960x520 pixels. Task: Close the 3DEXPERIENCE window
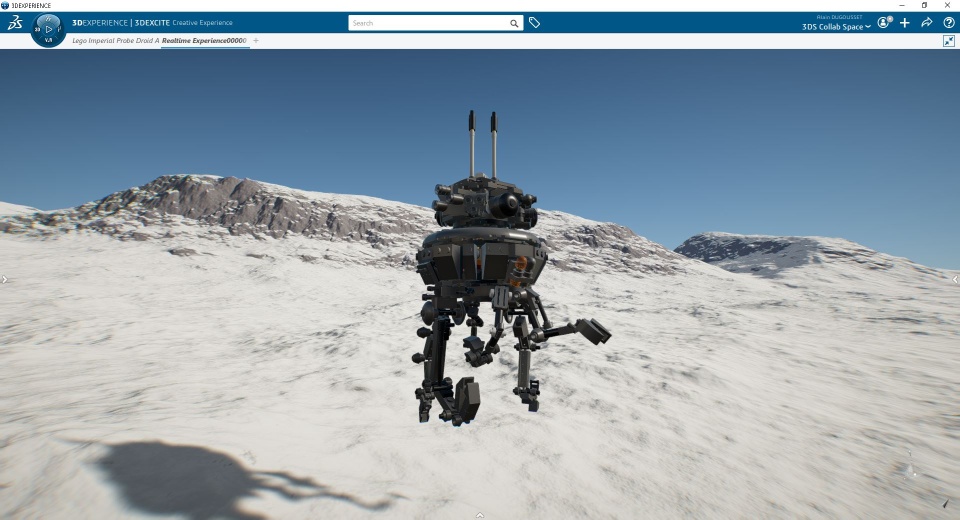click(947, 5)
